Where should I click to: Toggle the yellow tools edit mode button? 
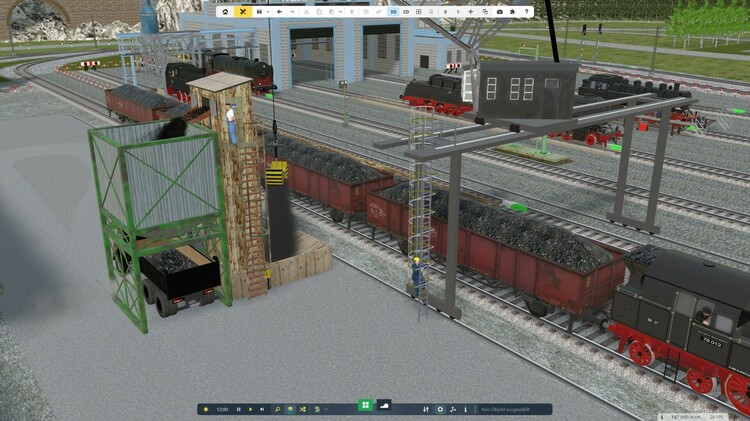(243, 11)
